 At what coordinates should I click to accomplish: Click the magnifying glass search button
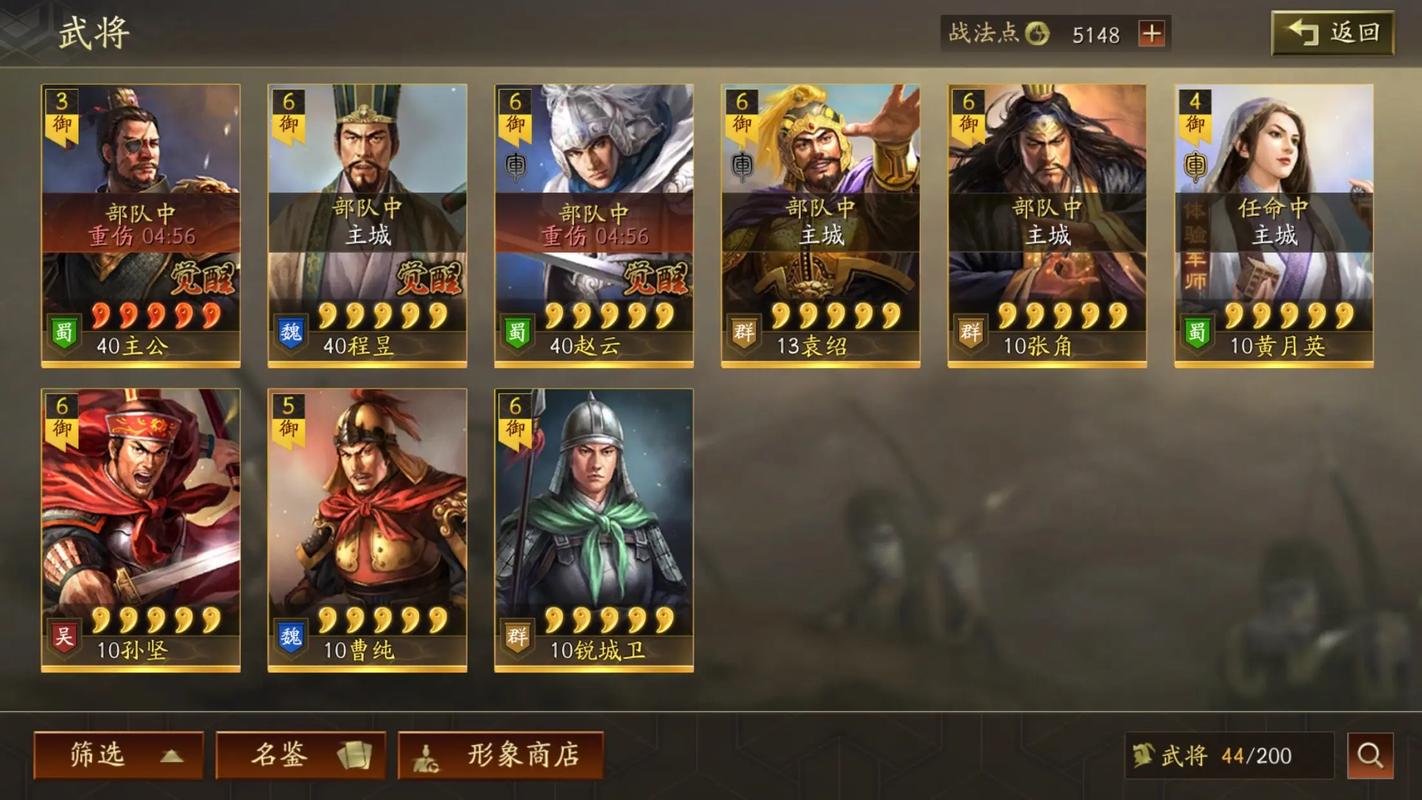[1370, 755]
